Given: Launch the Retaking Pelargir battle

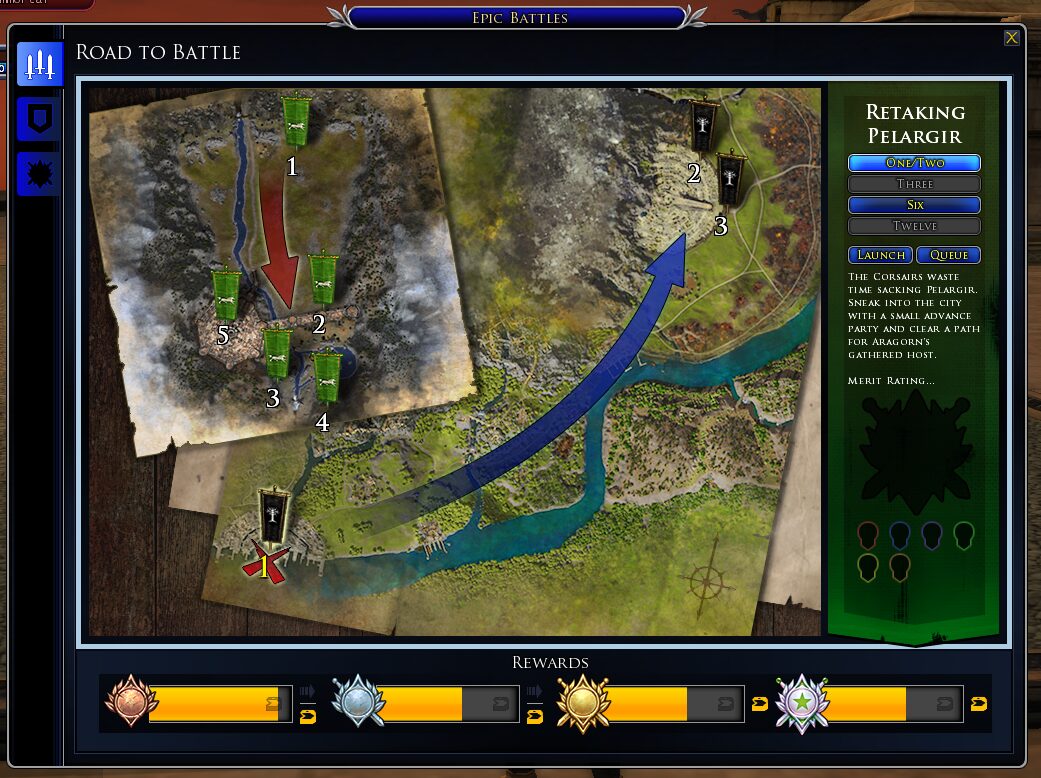Looking at the screenshot, I should tap(880, 255).
